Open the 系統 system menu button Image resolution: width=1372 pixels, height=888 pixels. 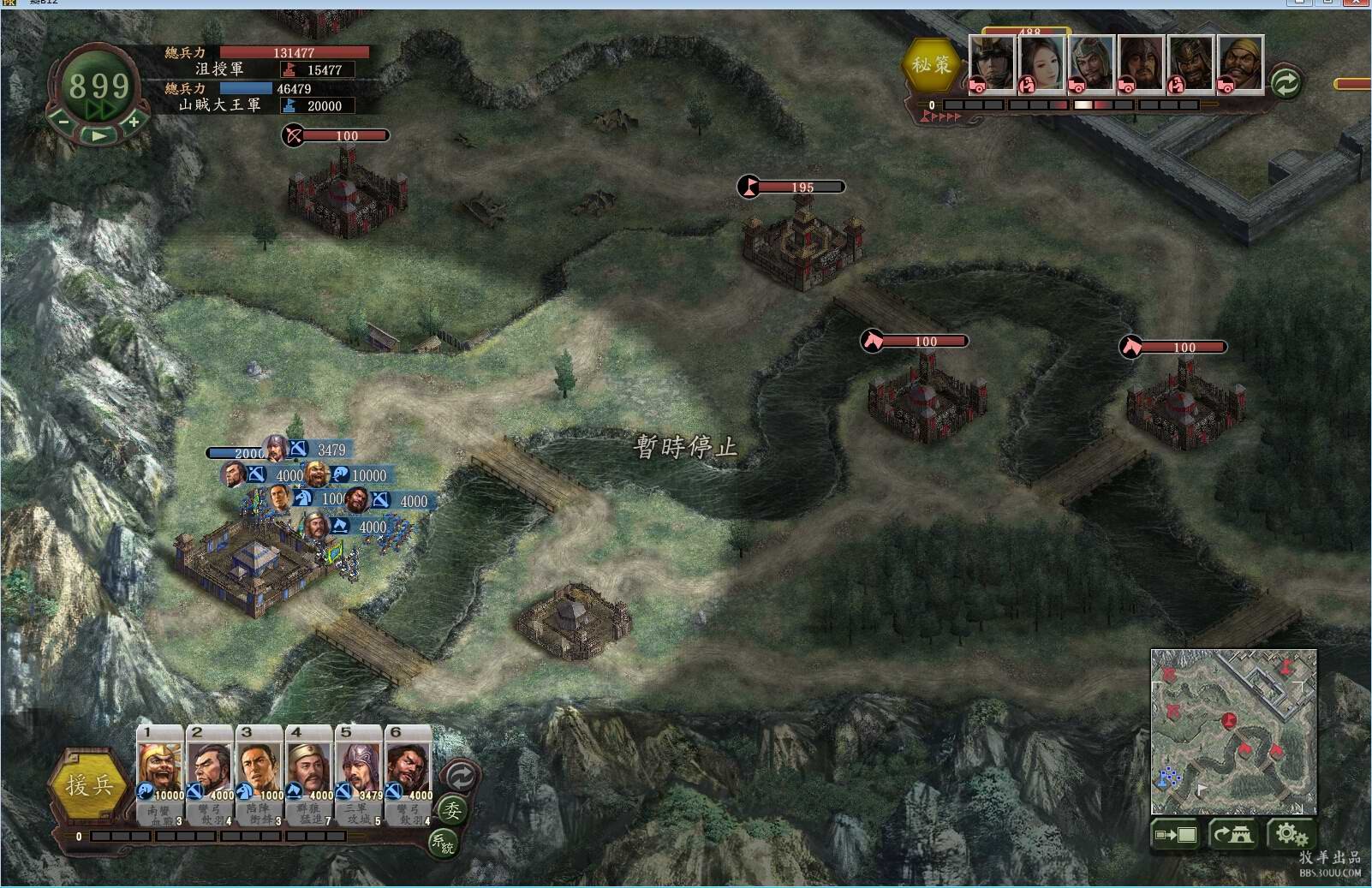point(443,843)
